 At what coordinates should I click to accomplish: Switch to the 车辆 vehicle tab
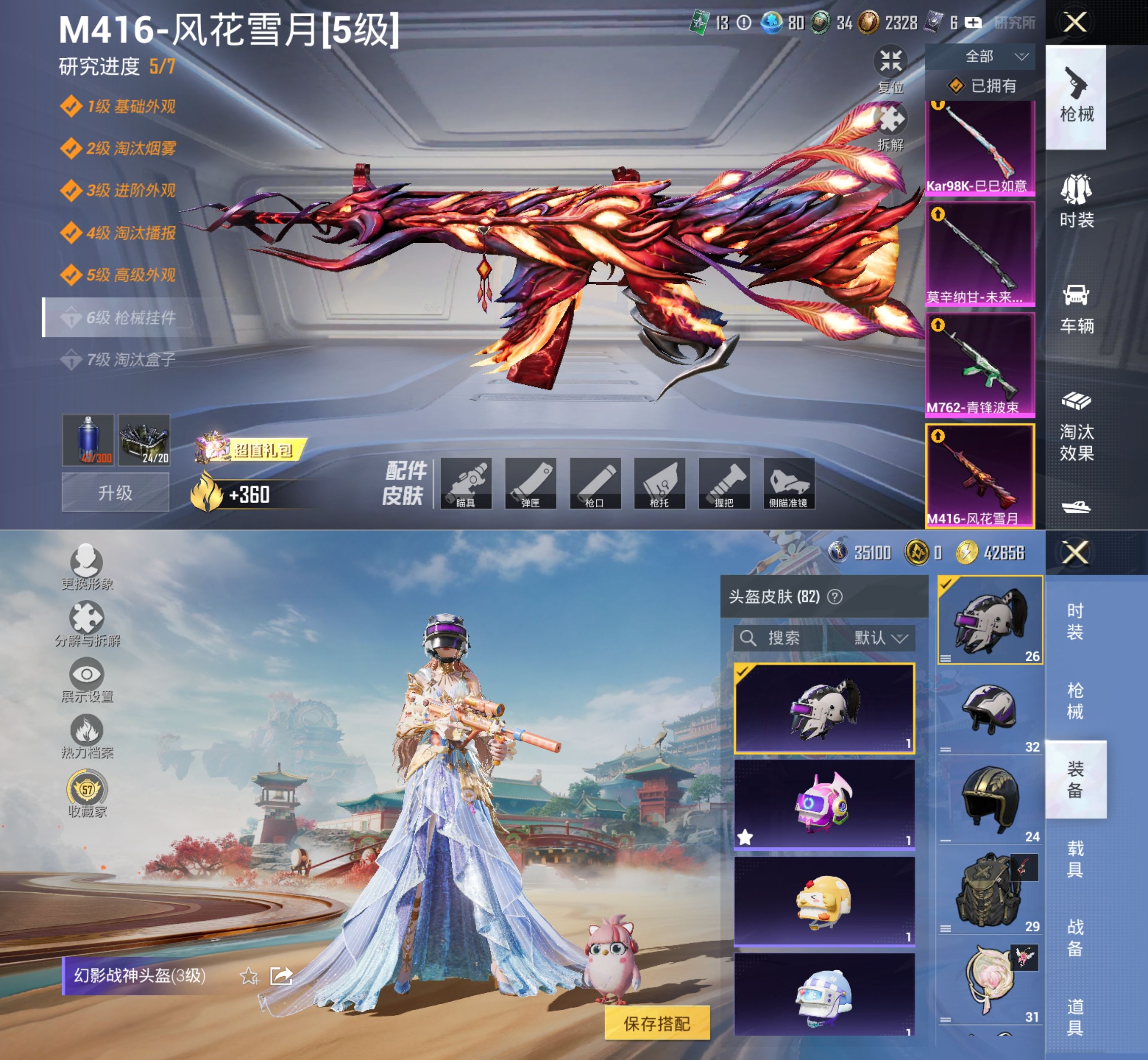pyautogui.click(x=1076, y=307)
